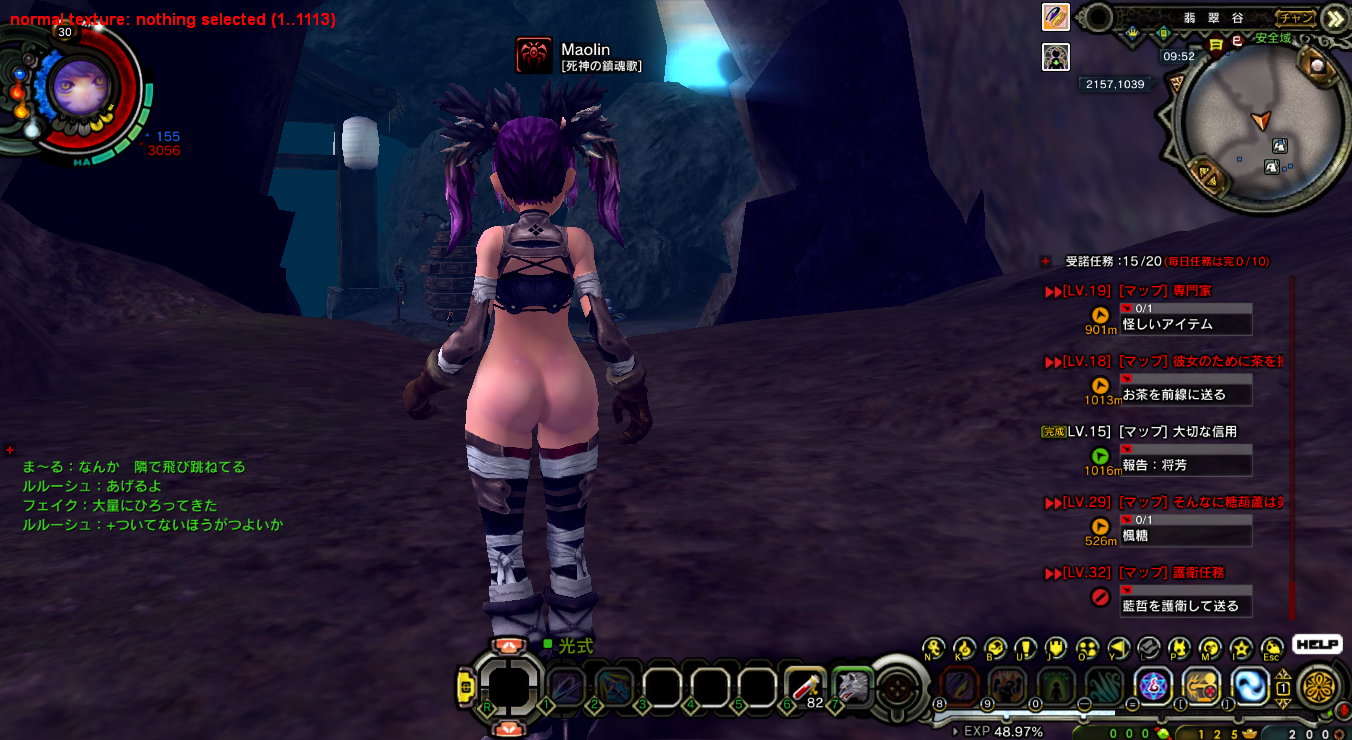Viewport: 1352px width, 740px height.
Task: Open the チャン channel button
Action: point(1296,18)
